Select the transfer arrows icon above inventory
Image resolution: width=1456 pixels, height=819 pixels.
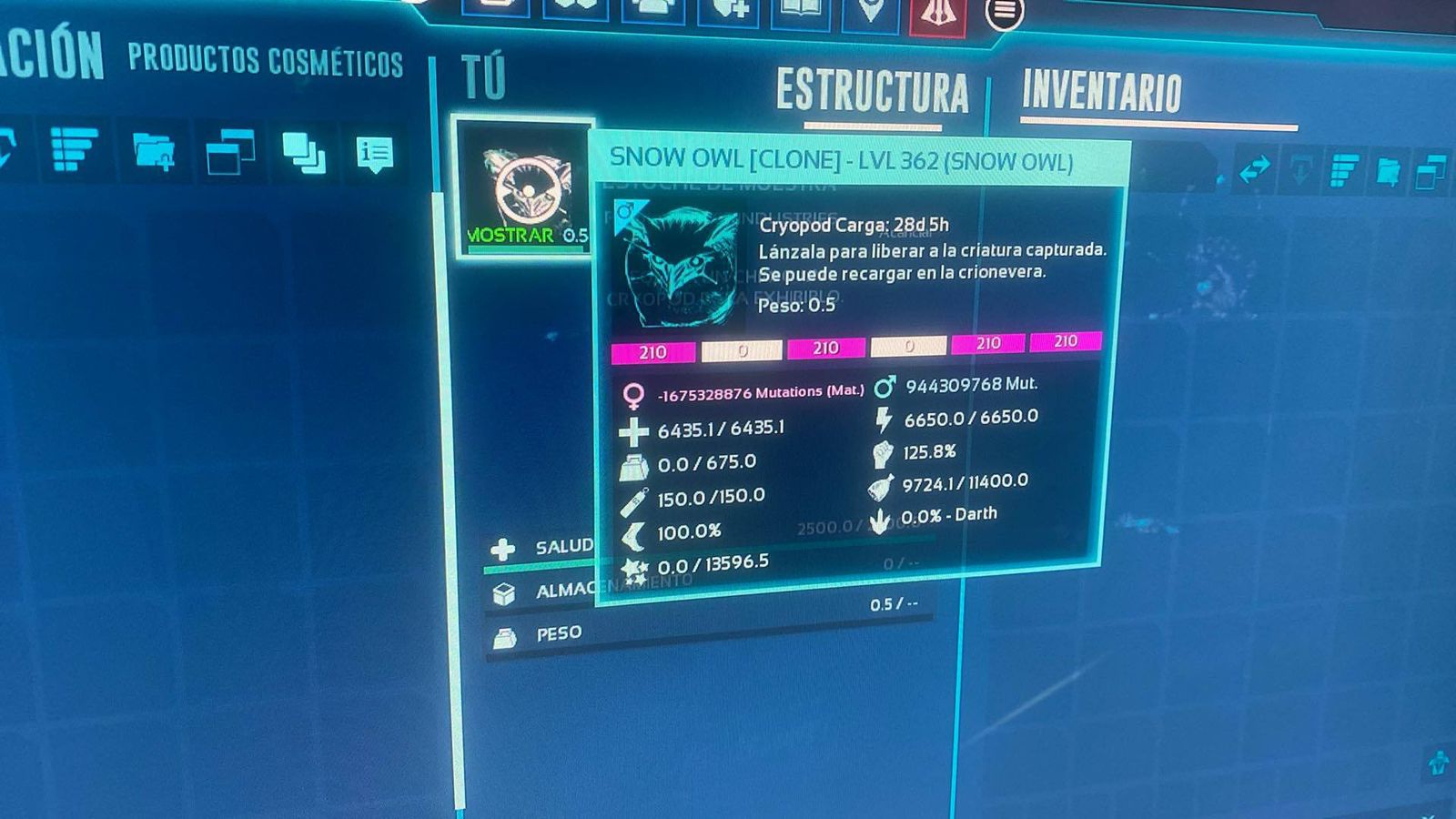pyautogui.click(x=1254, y=169)
